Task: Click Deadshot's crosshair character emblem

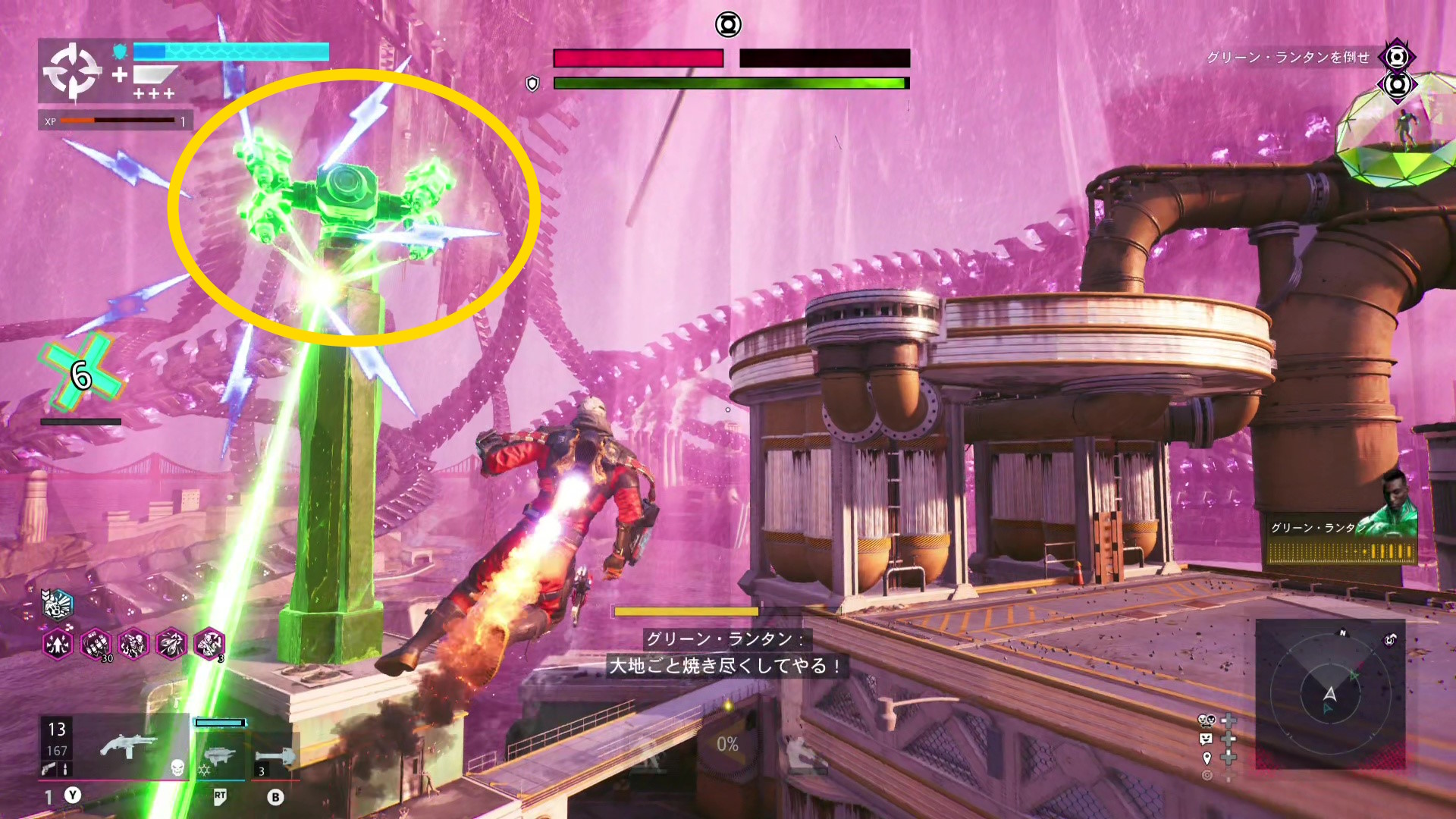Action: click(x=71, y=71)
